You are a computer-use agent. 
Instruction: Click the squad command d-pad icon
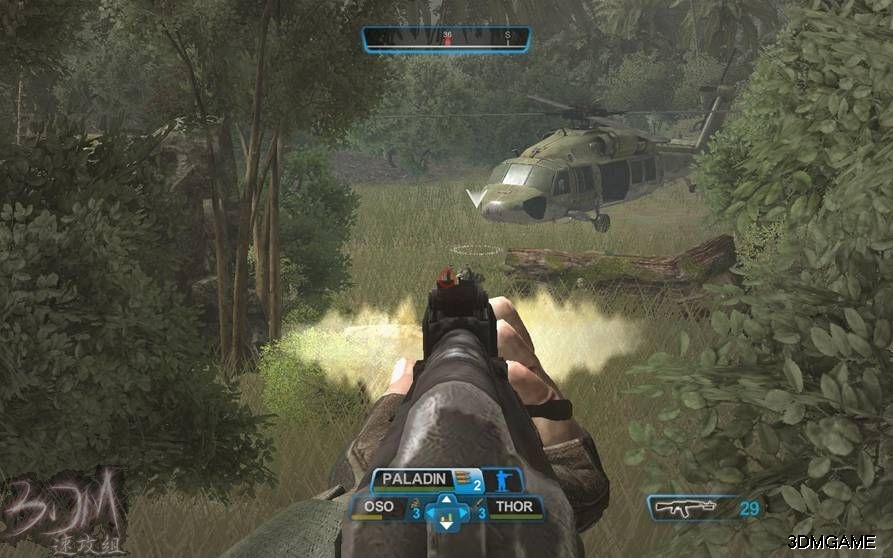tap(447, 510)
